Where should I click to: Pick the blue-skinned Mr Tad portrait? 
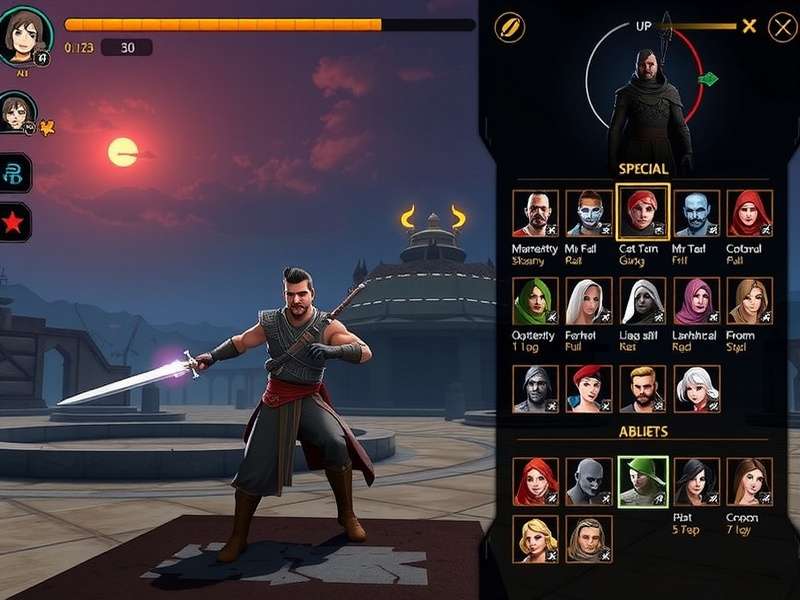696,213
